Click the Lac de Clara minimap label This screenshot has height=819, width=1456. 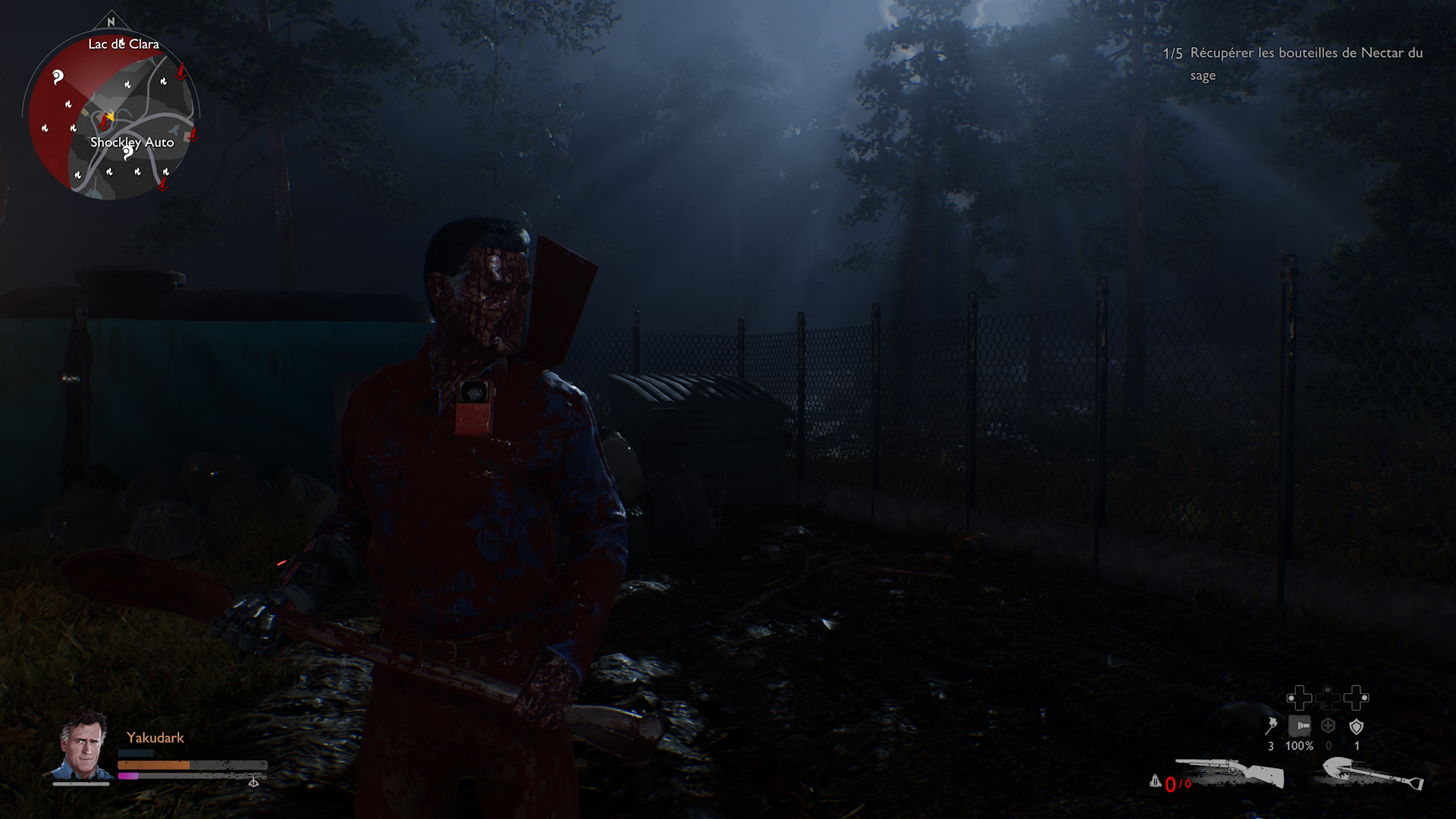pos(124,44)
